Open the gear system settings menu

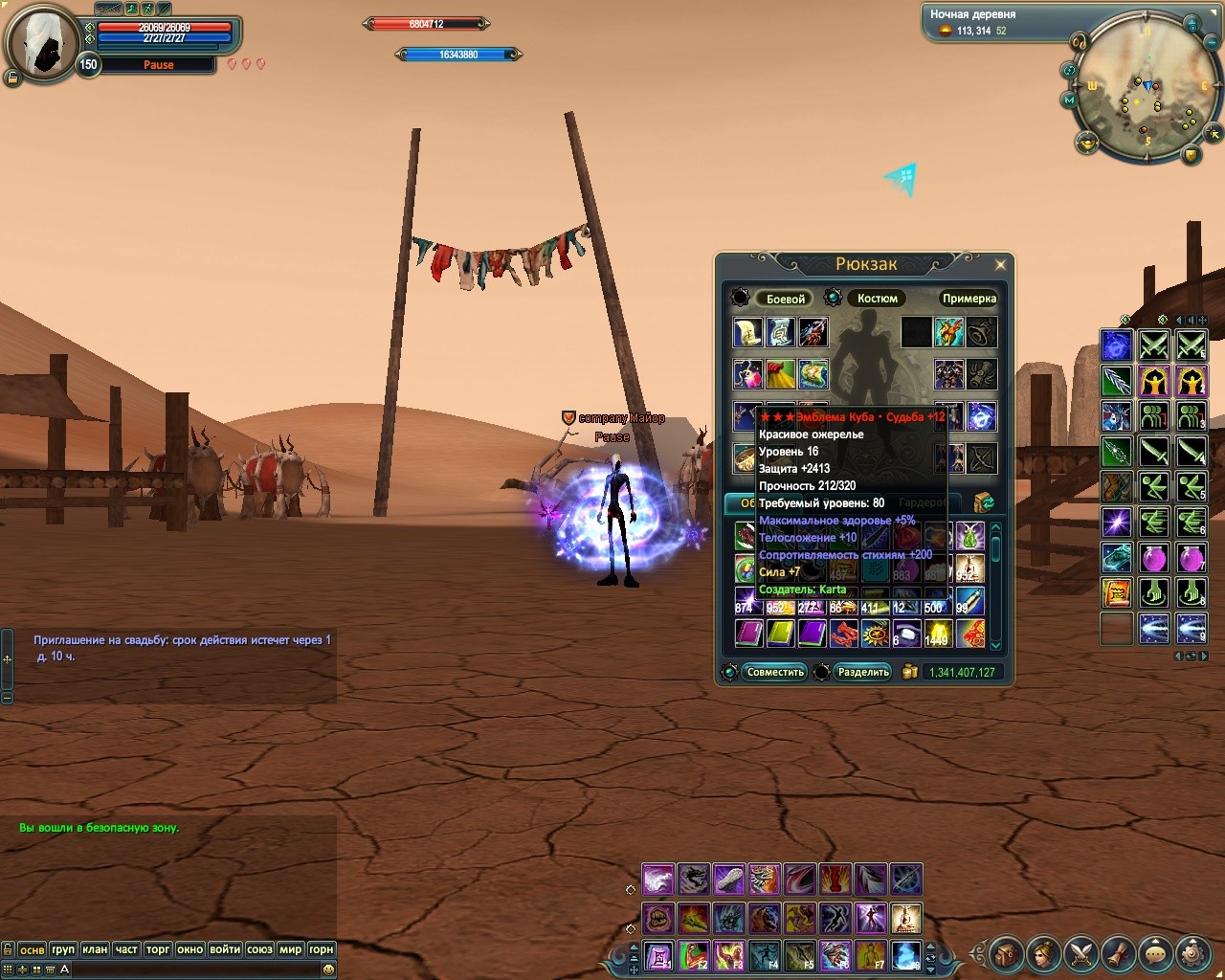(x=1192, y=952)
